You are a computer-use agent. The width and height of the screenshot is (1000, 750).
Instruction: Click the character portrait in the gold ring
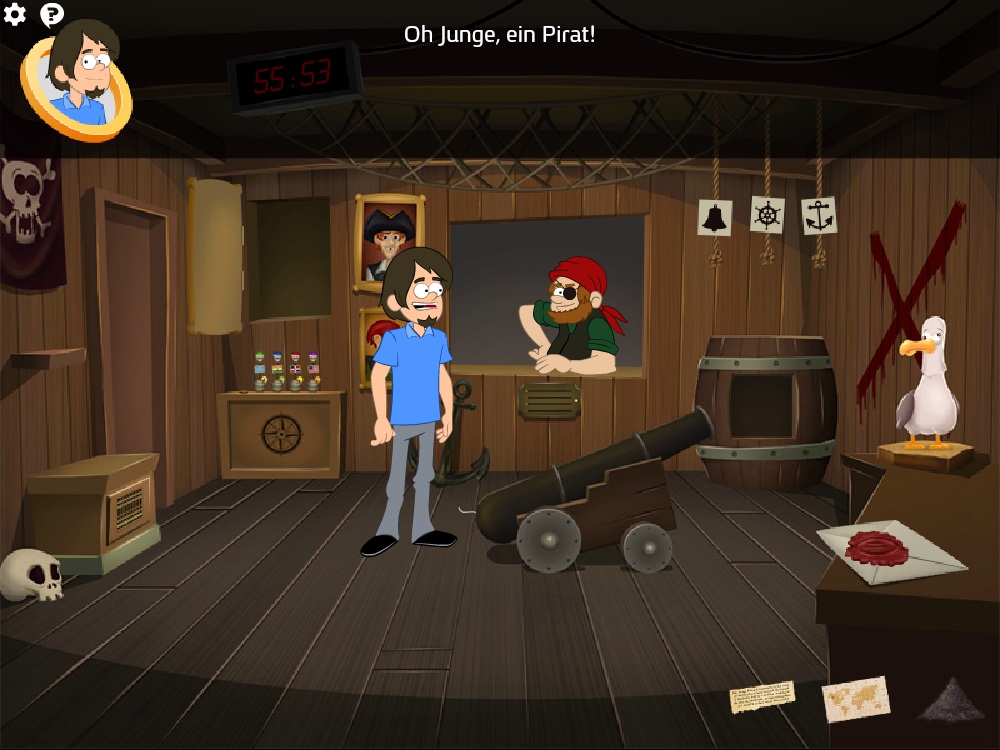pos(78,82)
